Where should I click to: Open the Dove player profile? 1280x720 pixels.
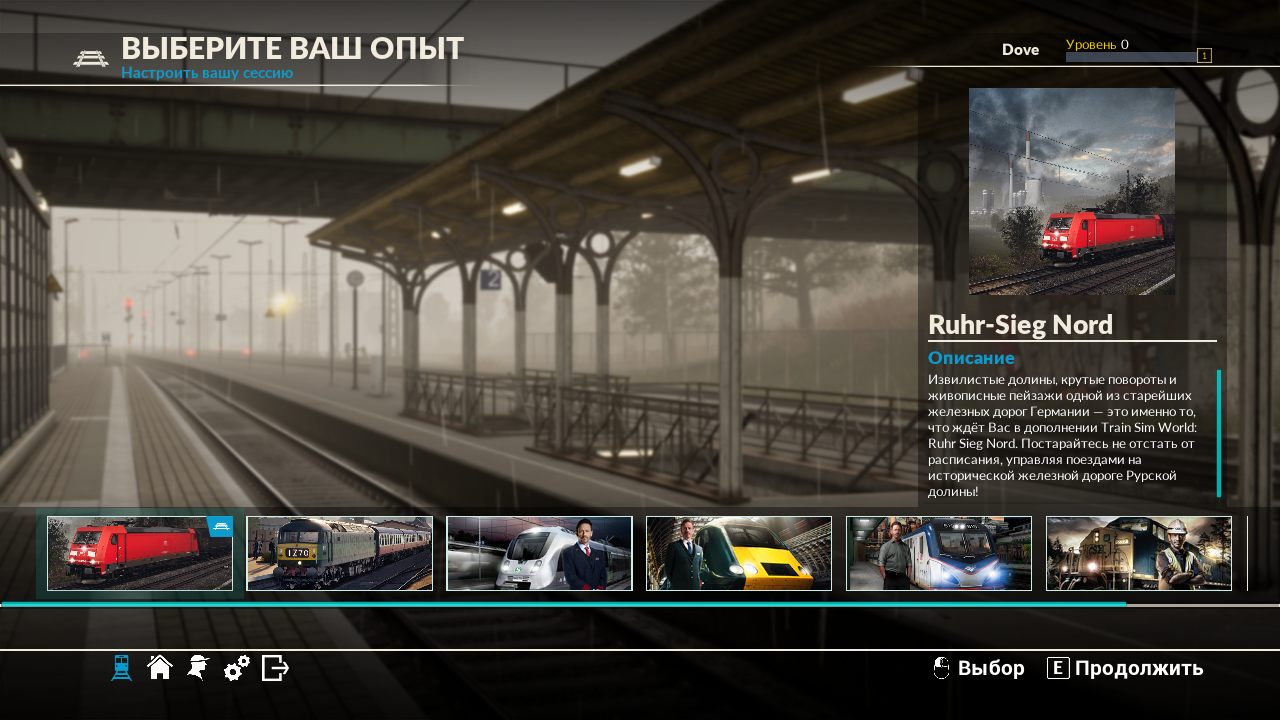(x=1020, y=49)
